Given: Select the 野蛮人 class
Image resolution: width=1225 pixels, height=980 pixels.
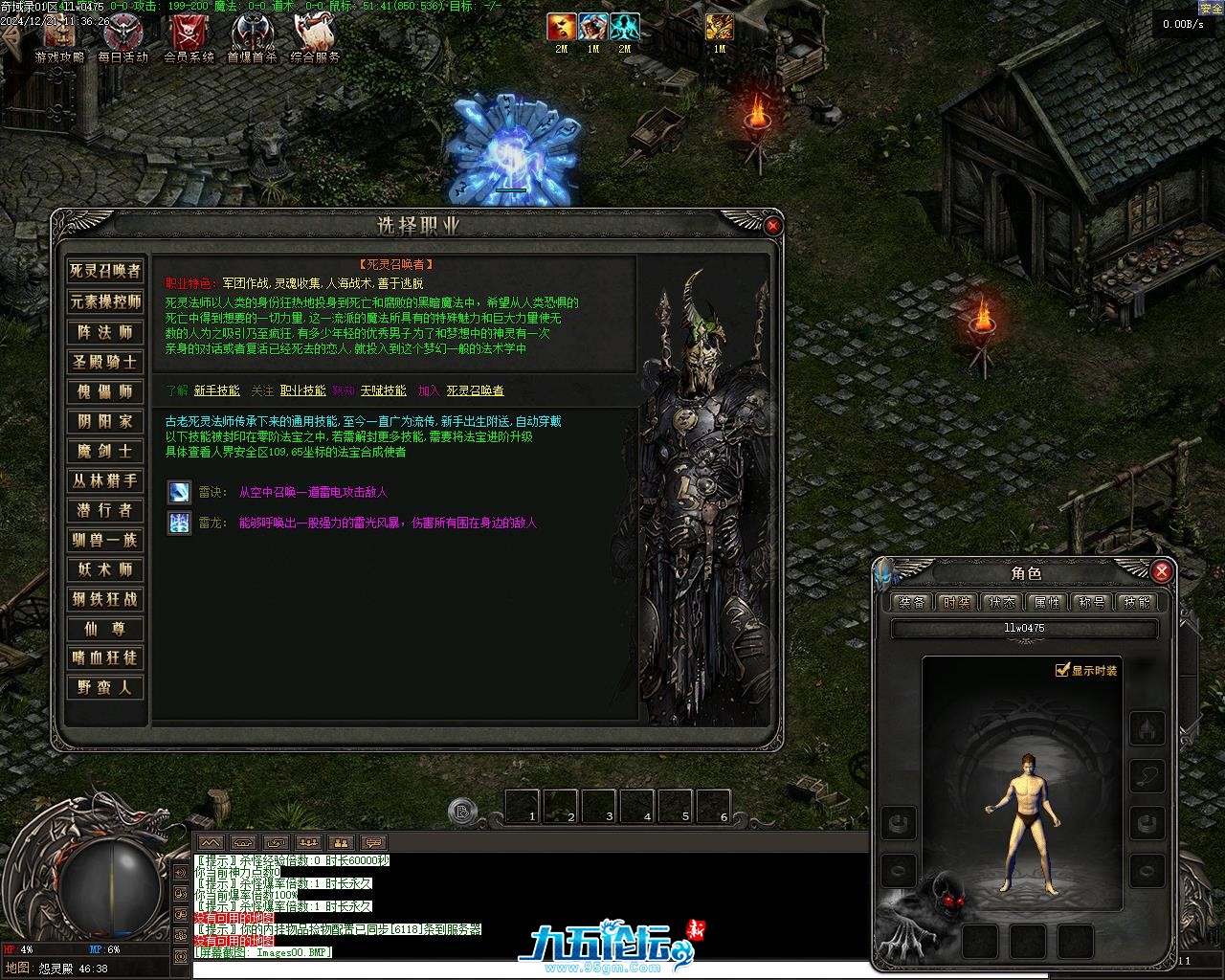Looking at the screenshot, I should [105, 687].
